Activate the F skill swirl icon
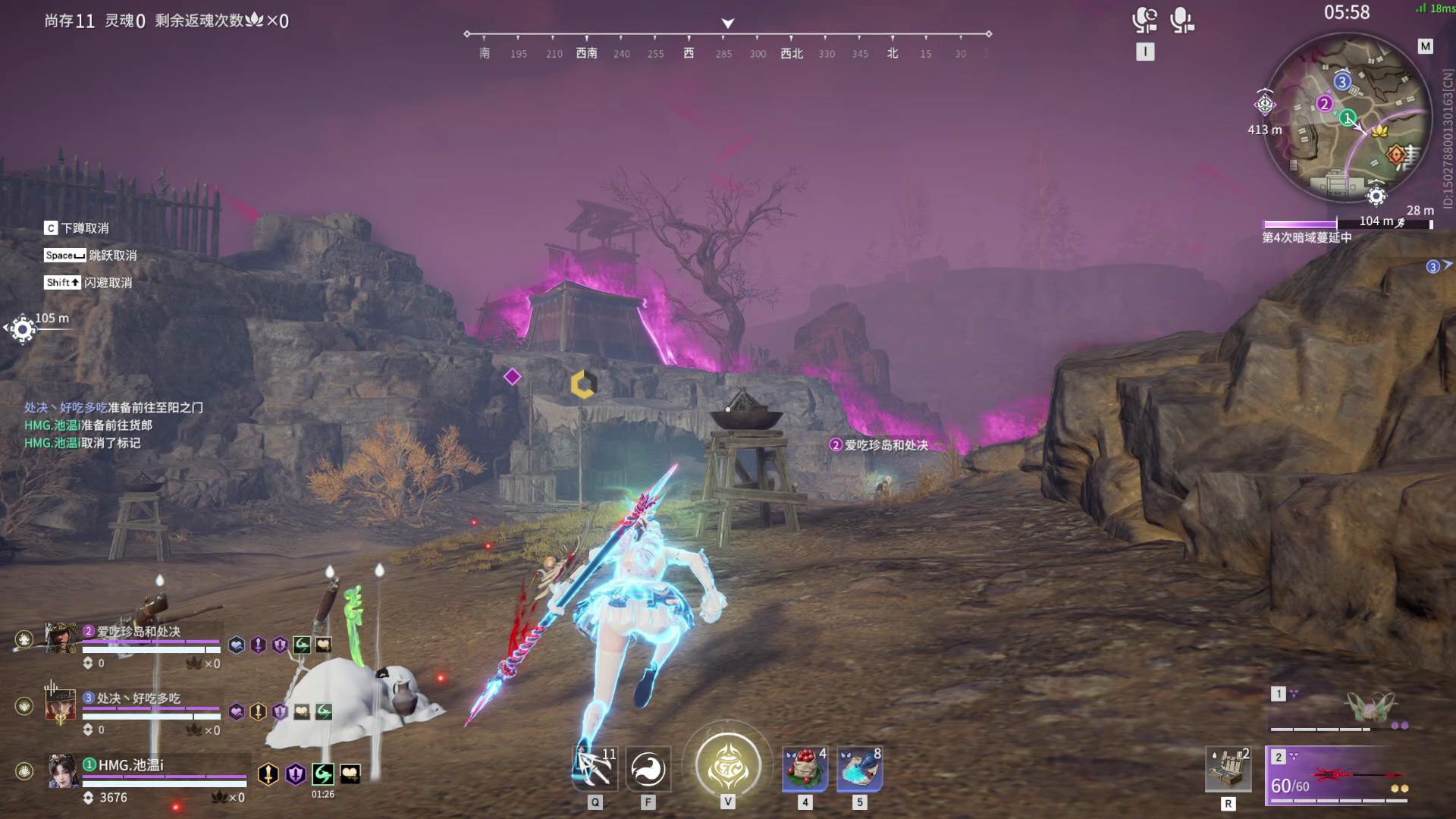 click(x=648, y=769)
